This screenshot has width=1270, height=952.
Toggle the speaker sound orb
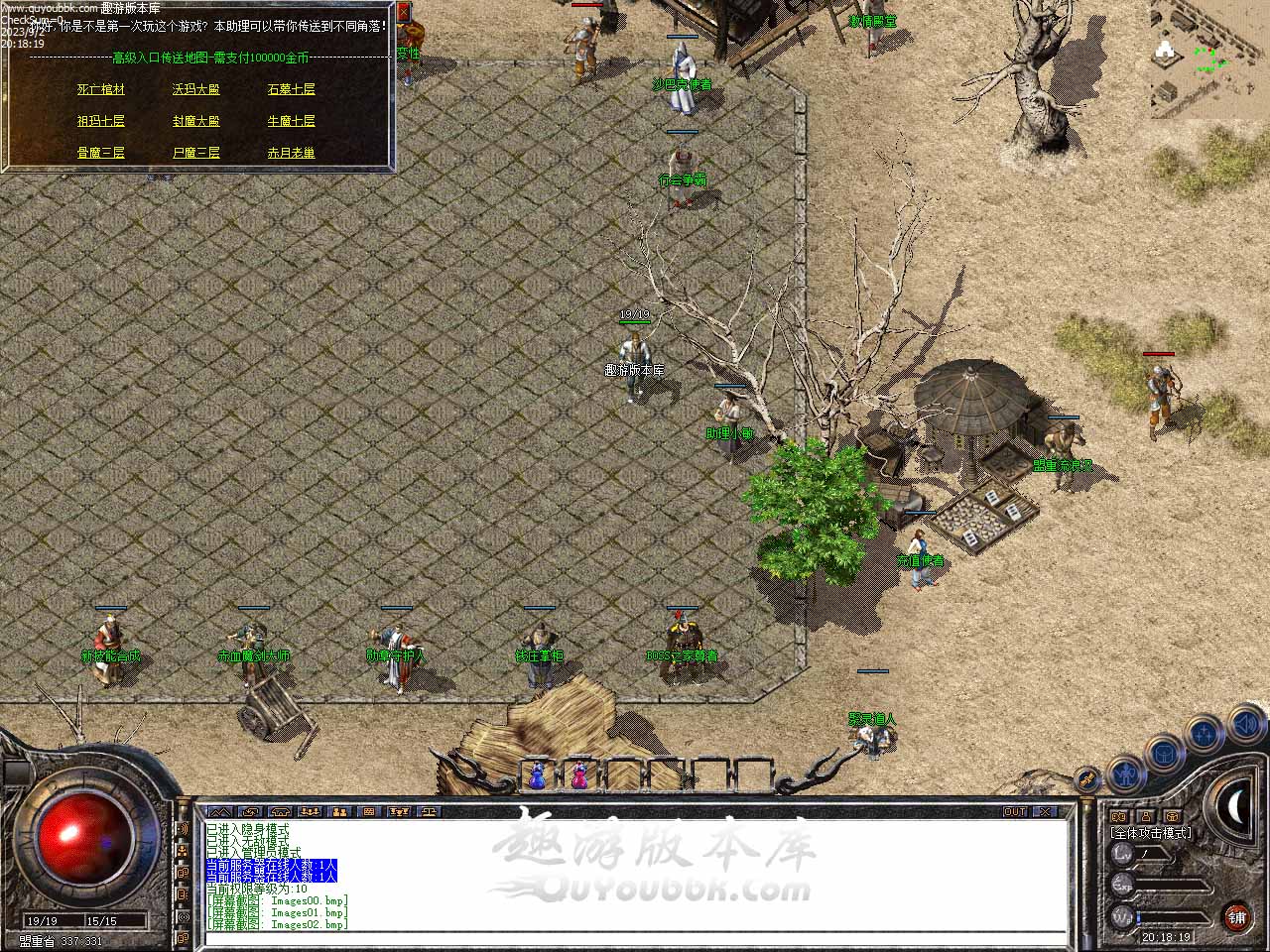click(x=1245, y=725)
